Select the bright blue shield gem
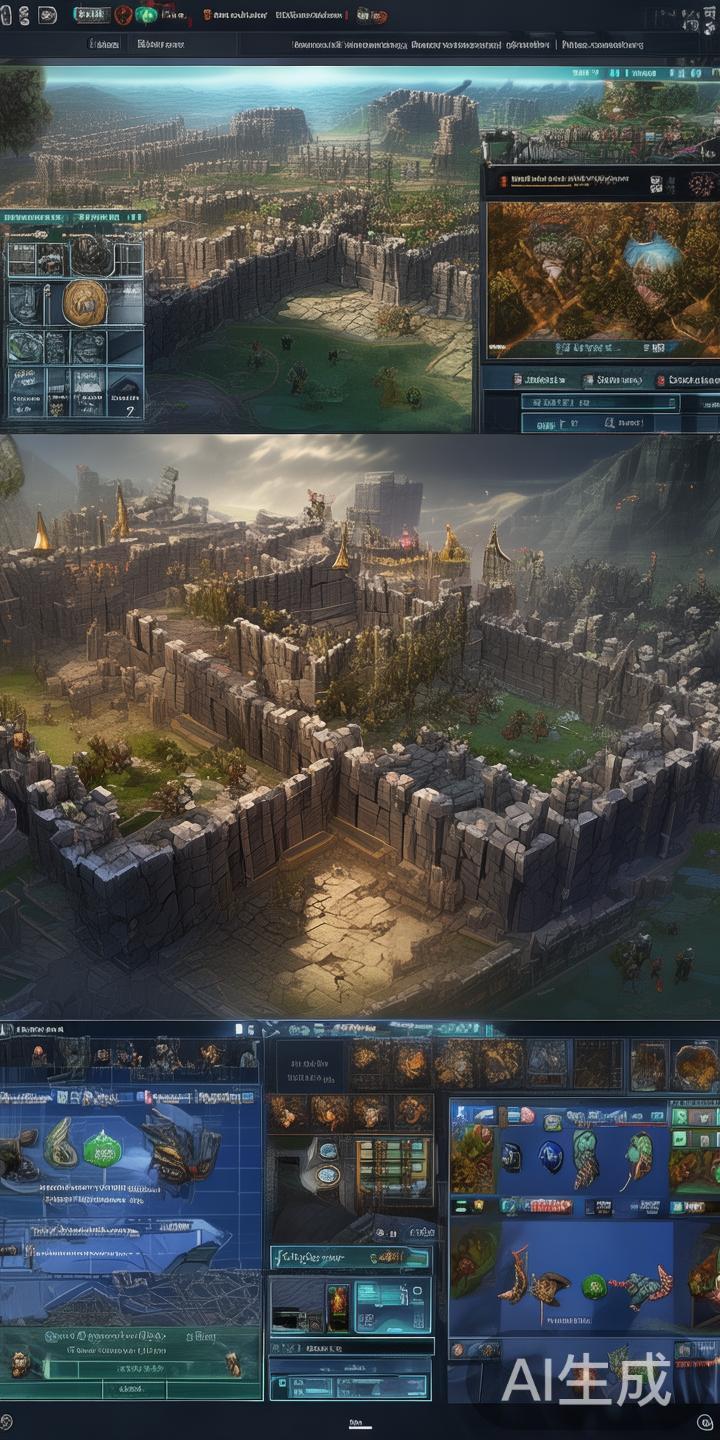 click(550, 1156)
